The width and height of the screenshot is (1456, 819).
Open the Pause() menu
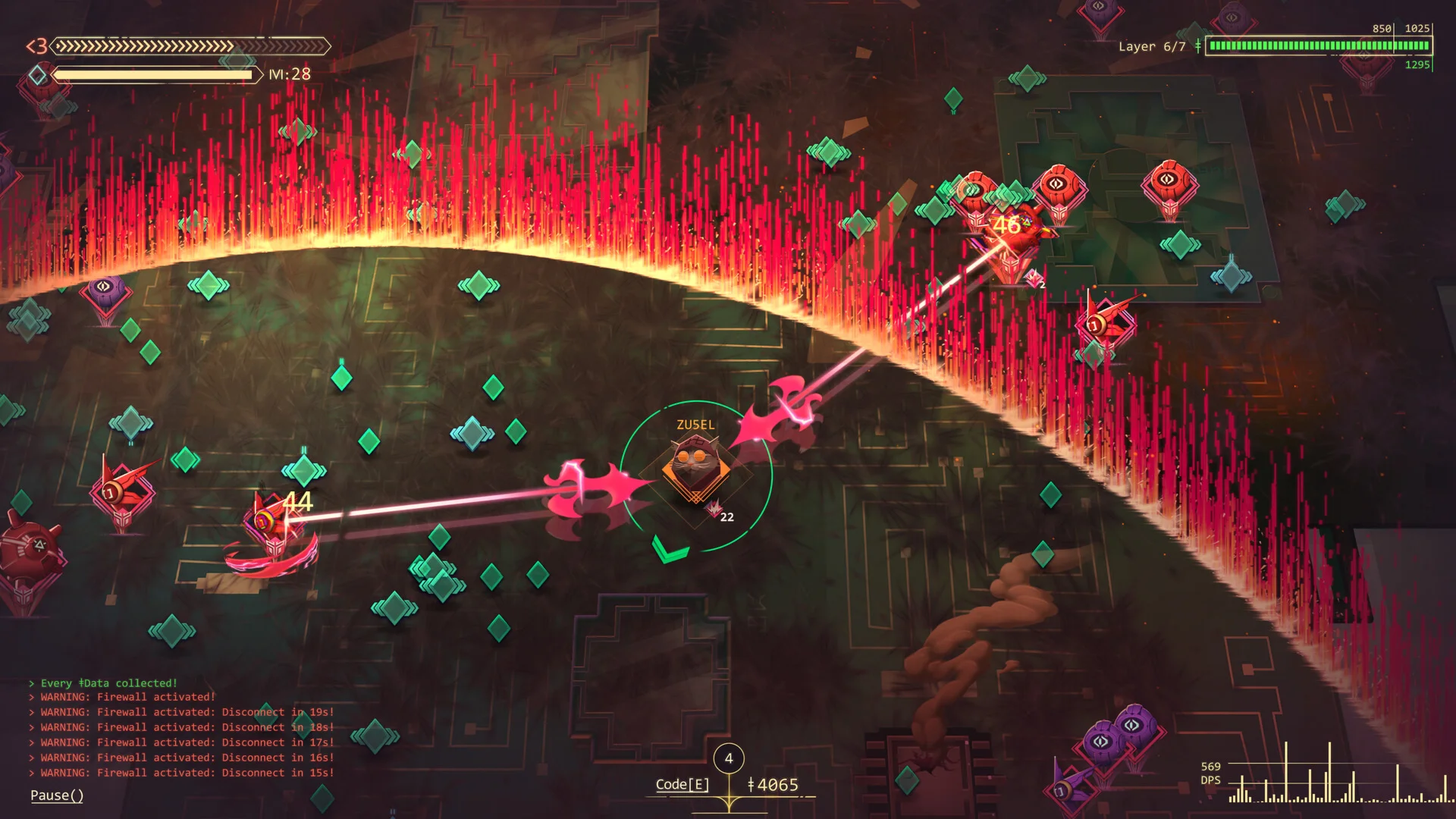click(57, 795)
